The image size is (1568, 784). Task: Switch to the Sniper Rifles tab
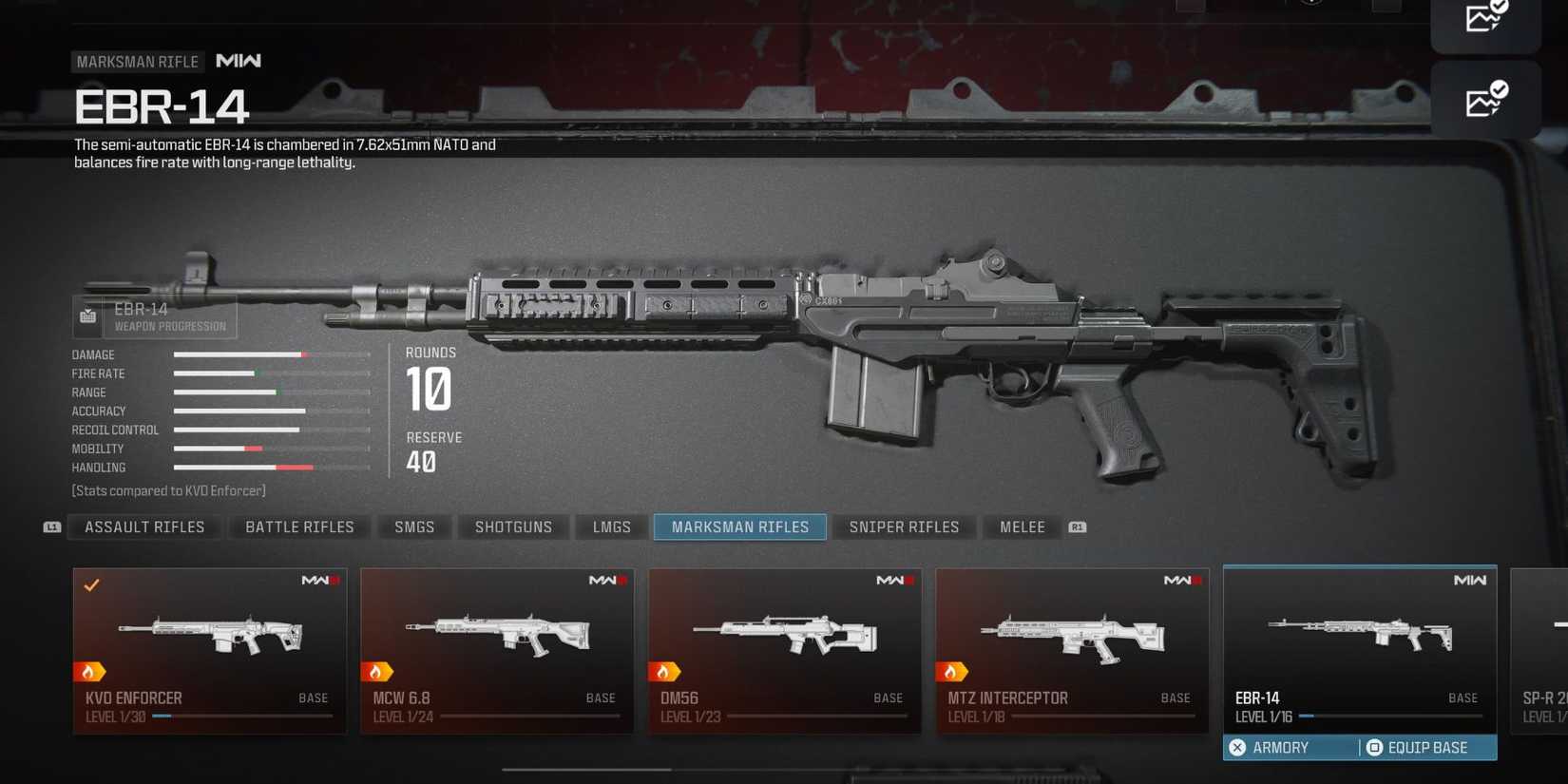pyautogui.click(x=904, y=526)
